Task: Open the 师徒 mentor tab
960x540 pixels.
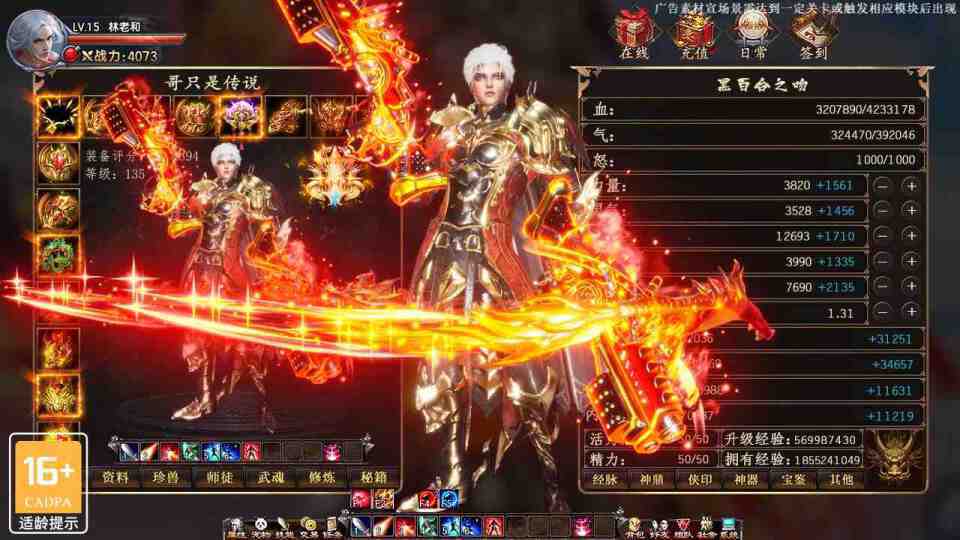Action: click(x=220, y=478)
